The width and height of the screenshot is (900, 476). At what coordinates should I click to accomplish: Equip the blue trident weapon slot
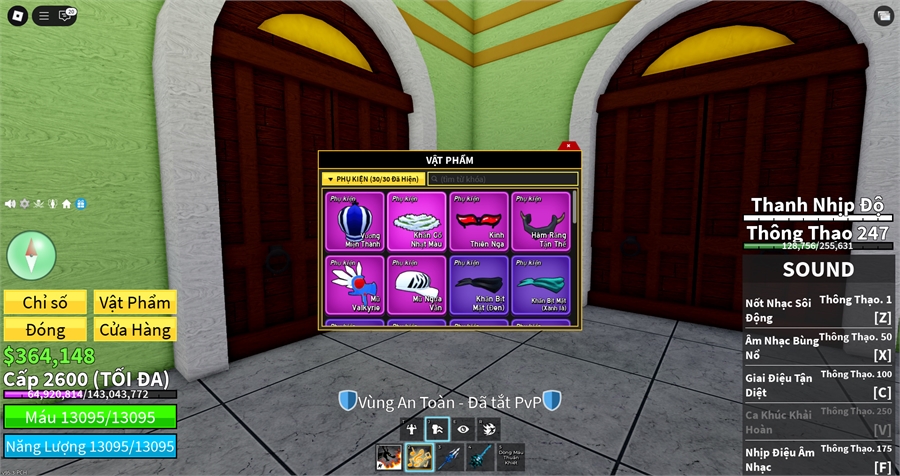449,458
